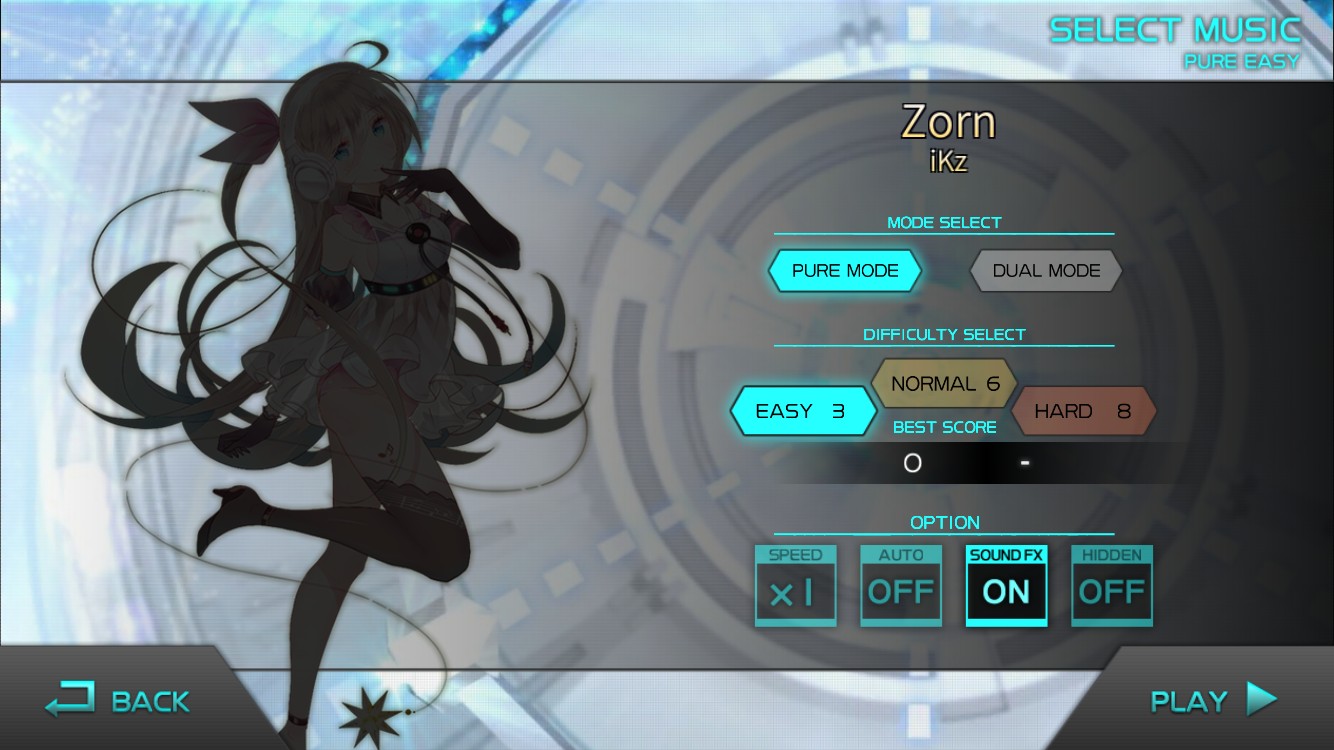Increase the note SPEED multiplier
This screenshot has width=1334, height=750.
click(795, 588)
